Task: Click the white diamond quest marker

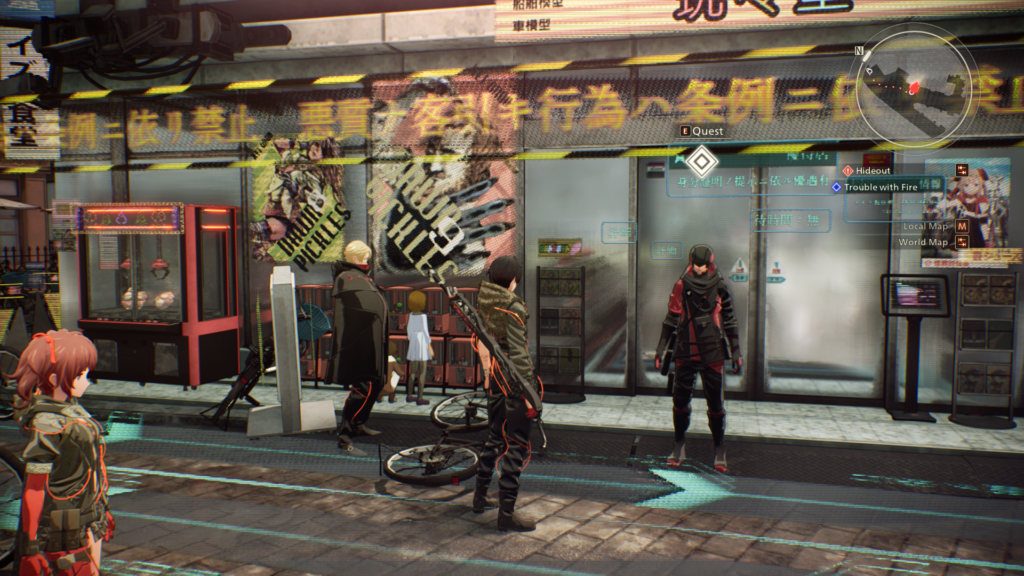Action: point(703,160)
